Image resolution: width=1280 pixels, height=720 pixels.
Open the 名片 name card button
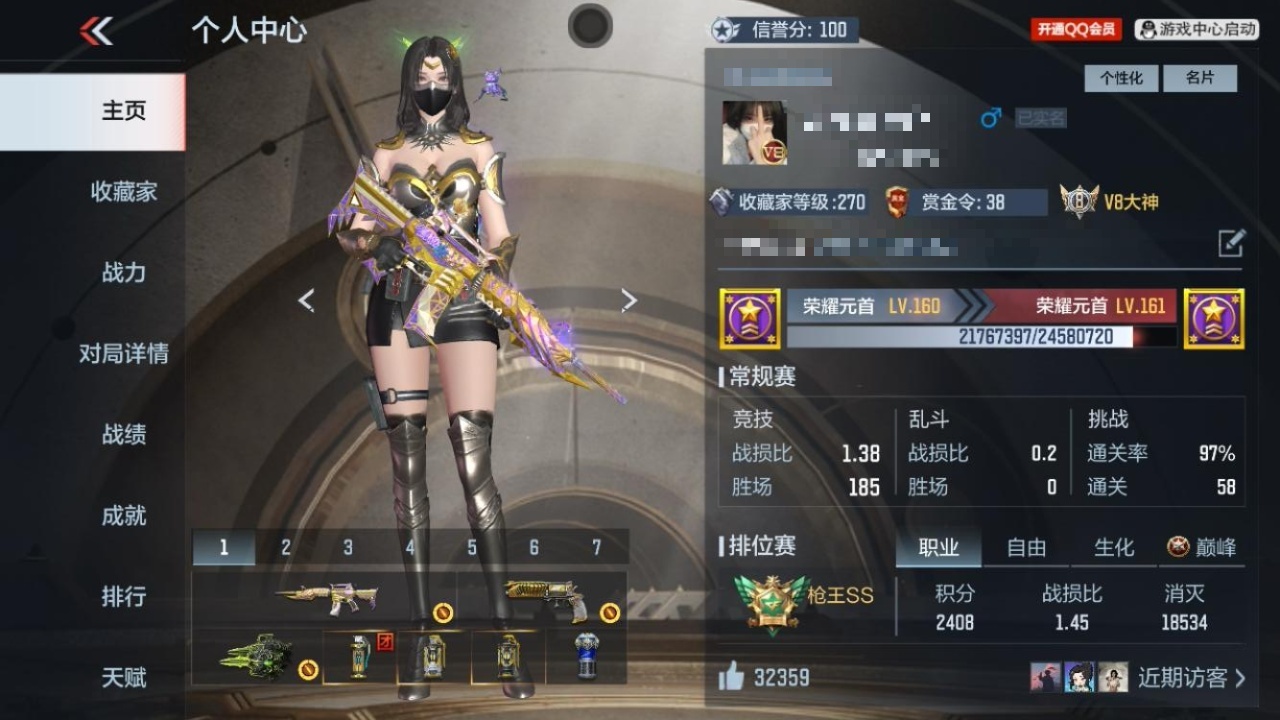pyautogui.click(x=1199, y=78)
